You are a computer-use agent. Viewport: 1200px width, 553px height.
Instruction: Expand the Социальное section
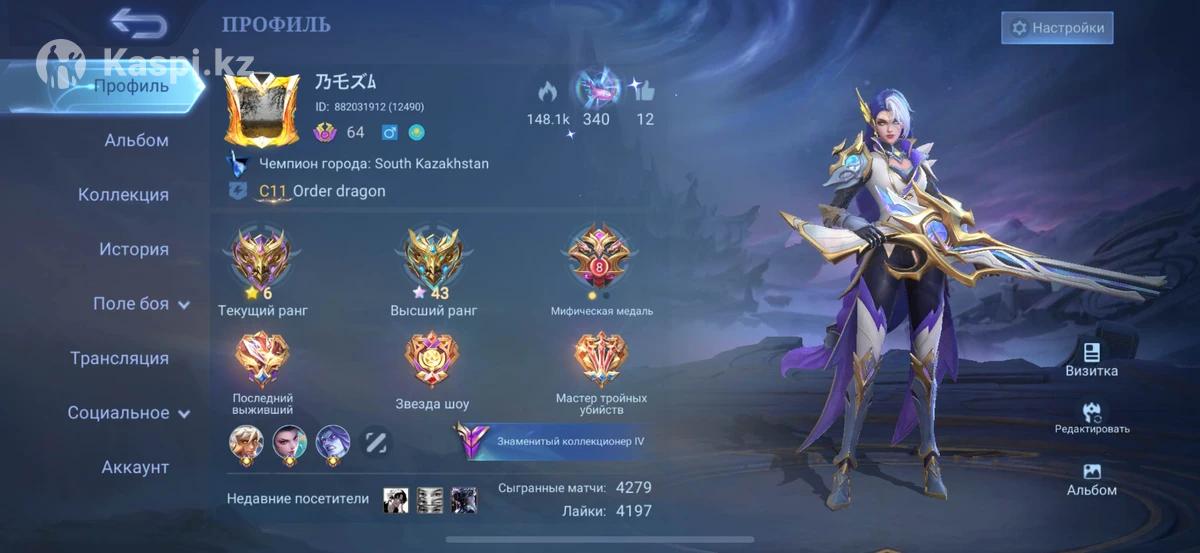coord(128,413)
